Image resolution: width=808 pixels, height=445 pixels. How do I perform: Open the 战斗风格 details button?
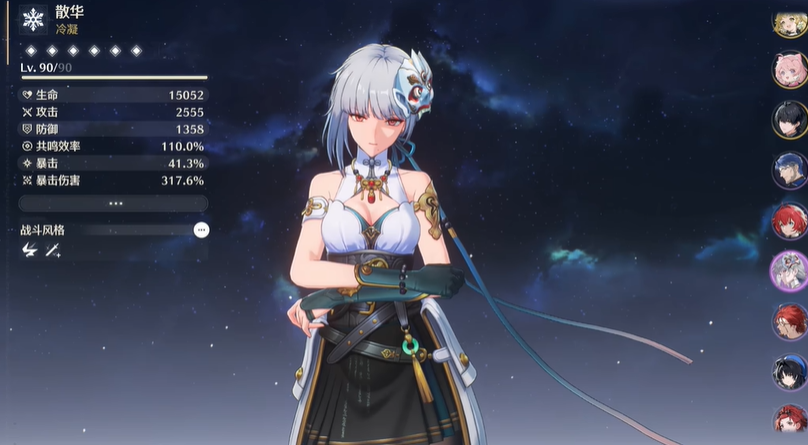(201, 230)
